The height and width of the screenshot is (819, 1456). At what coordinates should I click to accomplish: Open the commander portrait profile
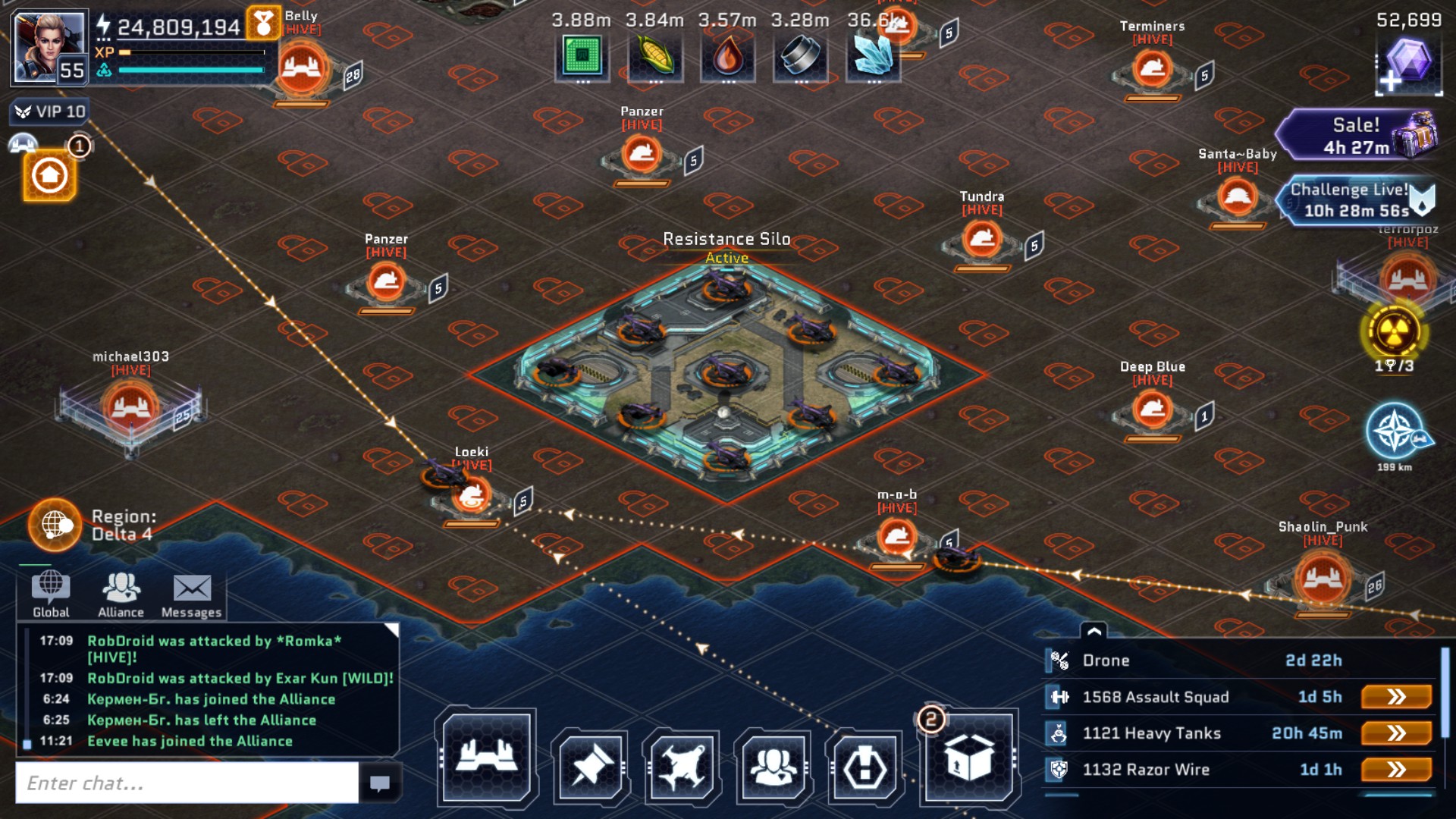[48, 47]
